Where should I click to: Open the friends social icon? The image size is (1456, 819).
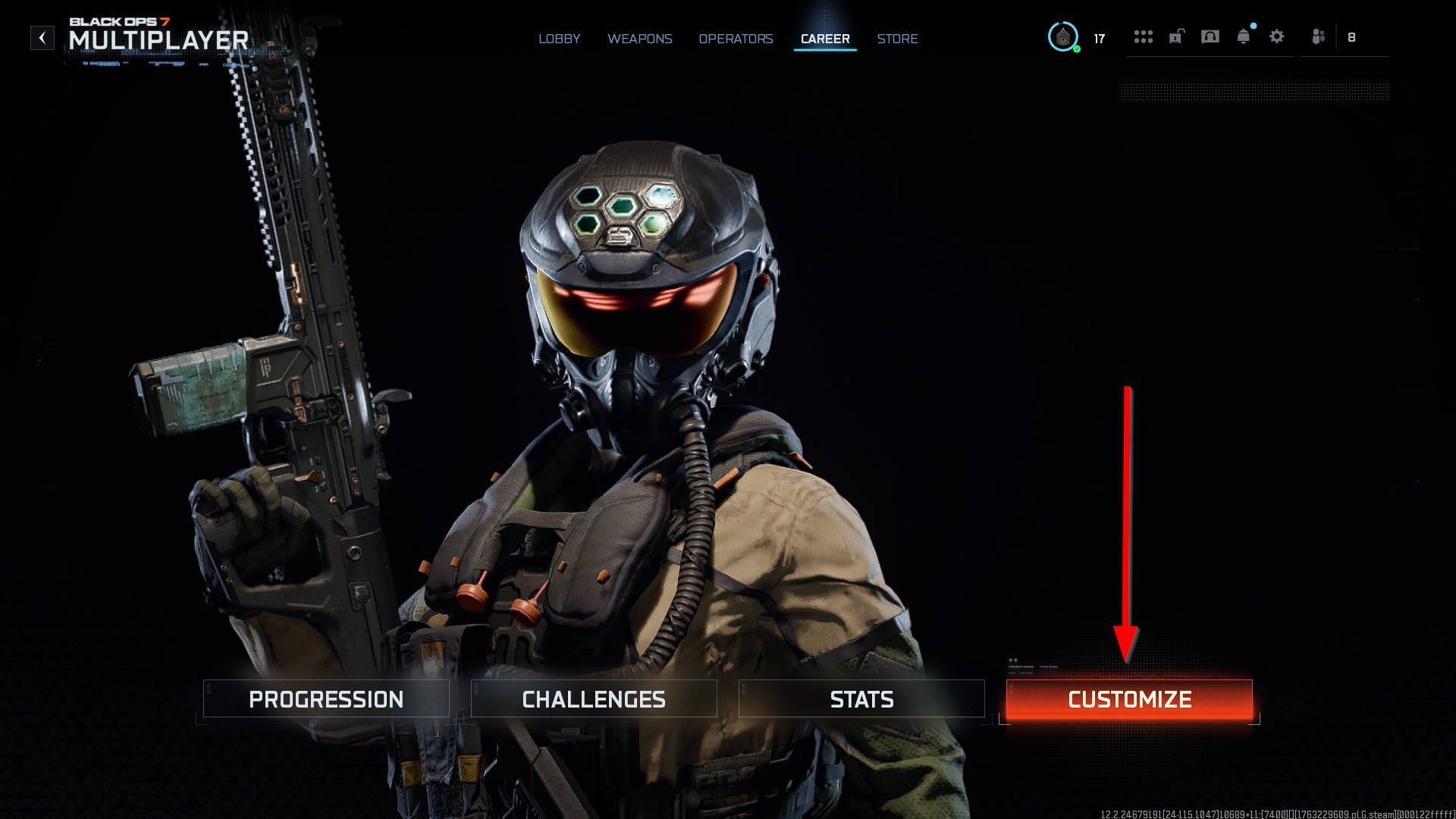1319,36
